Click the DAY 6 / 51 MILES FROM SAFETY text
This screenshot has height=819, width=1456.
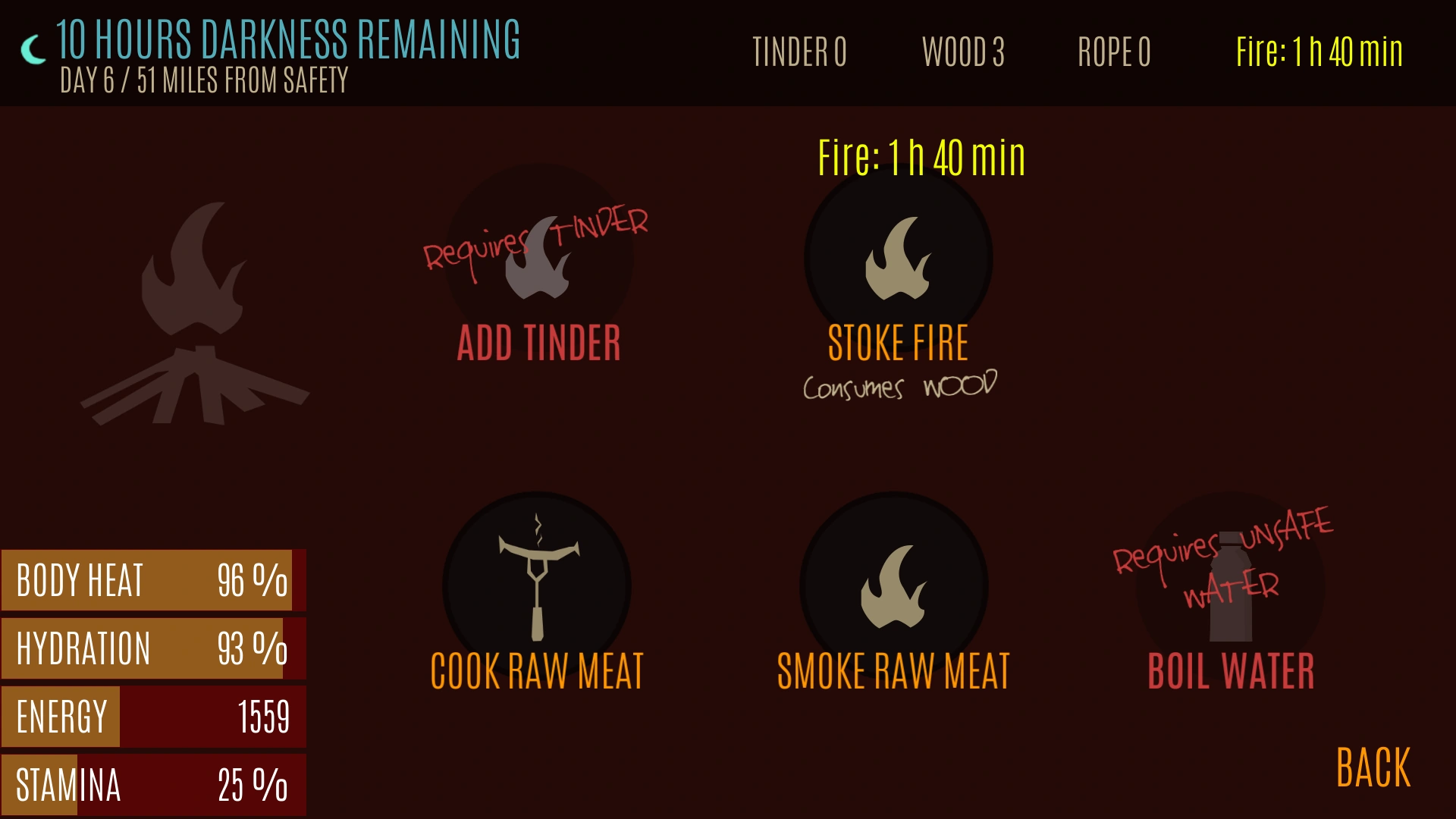click(x=203, y=77)
